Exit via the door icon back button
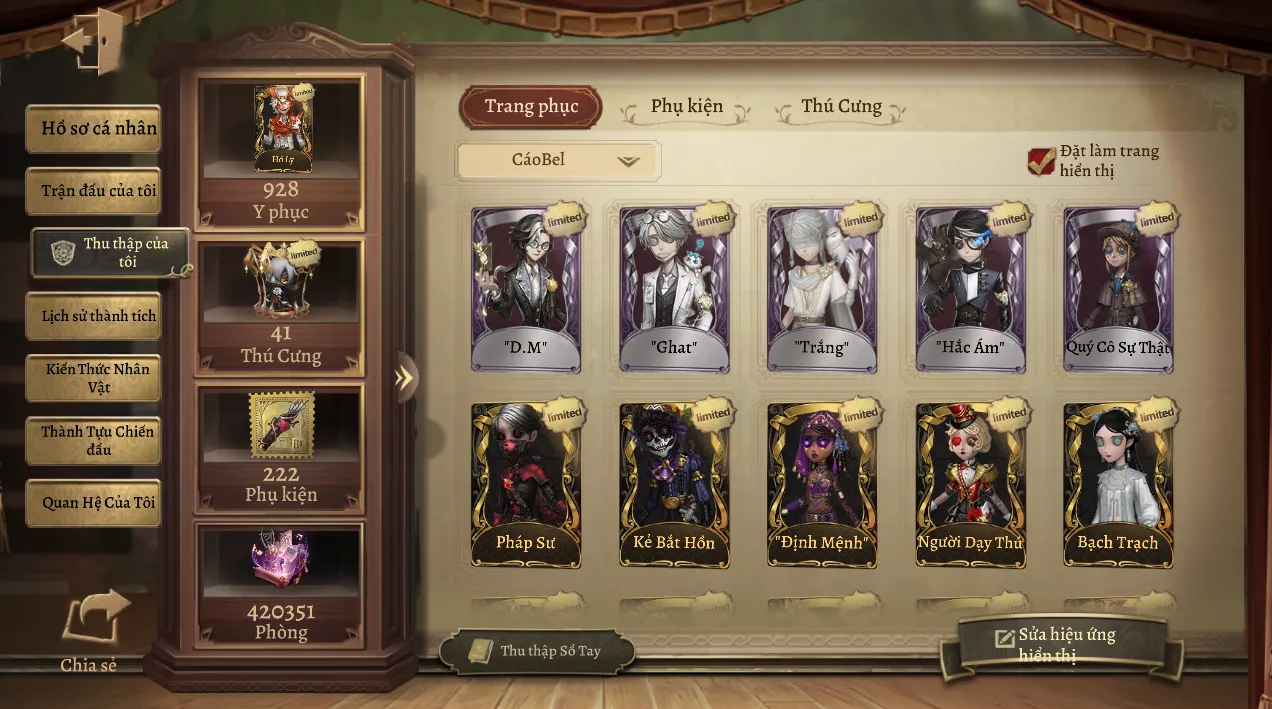Image resolution: width=1272 pixels, height=709 pixels. (x=92, y=42)
